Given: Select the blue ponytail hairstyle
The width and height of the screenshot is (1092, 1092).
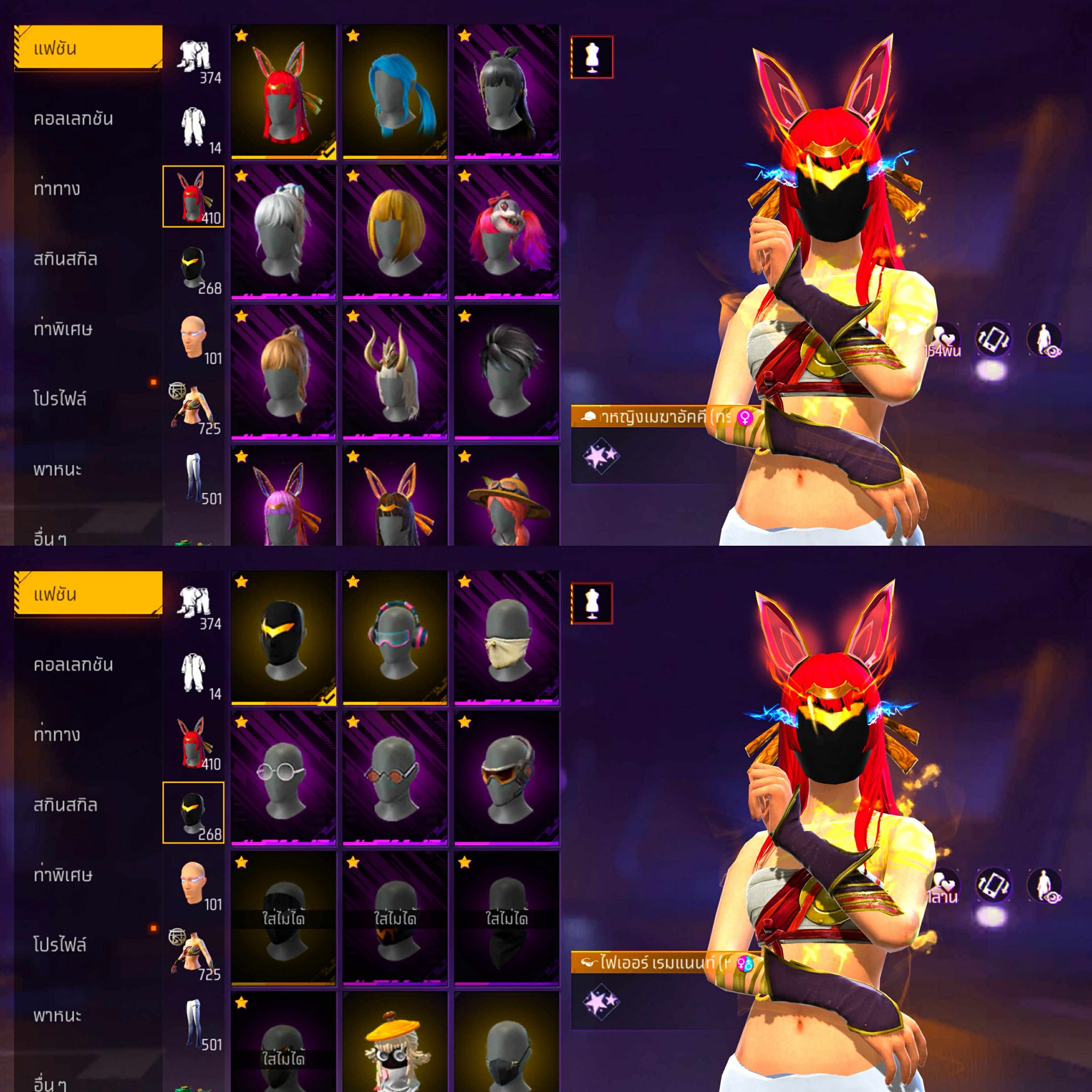Looking at the screenshot, I should [x=395, y=93].
